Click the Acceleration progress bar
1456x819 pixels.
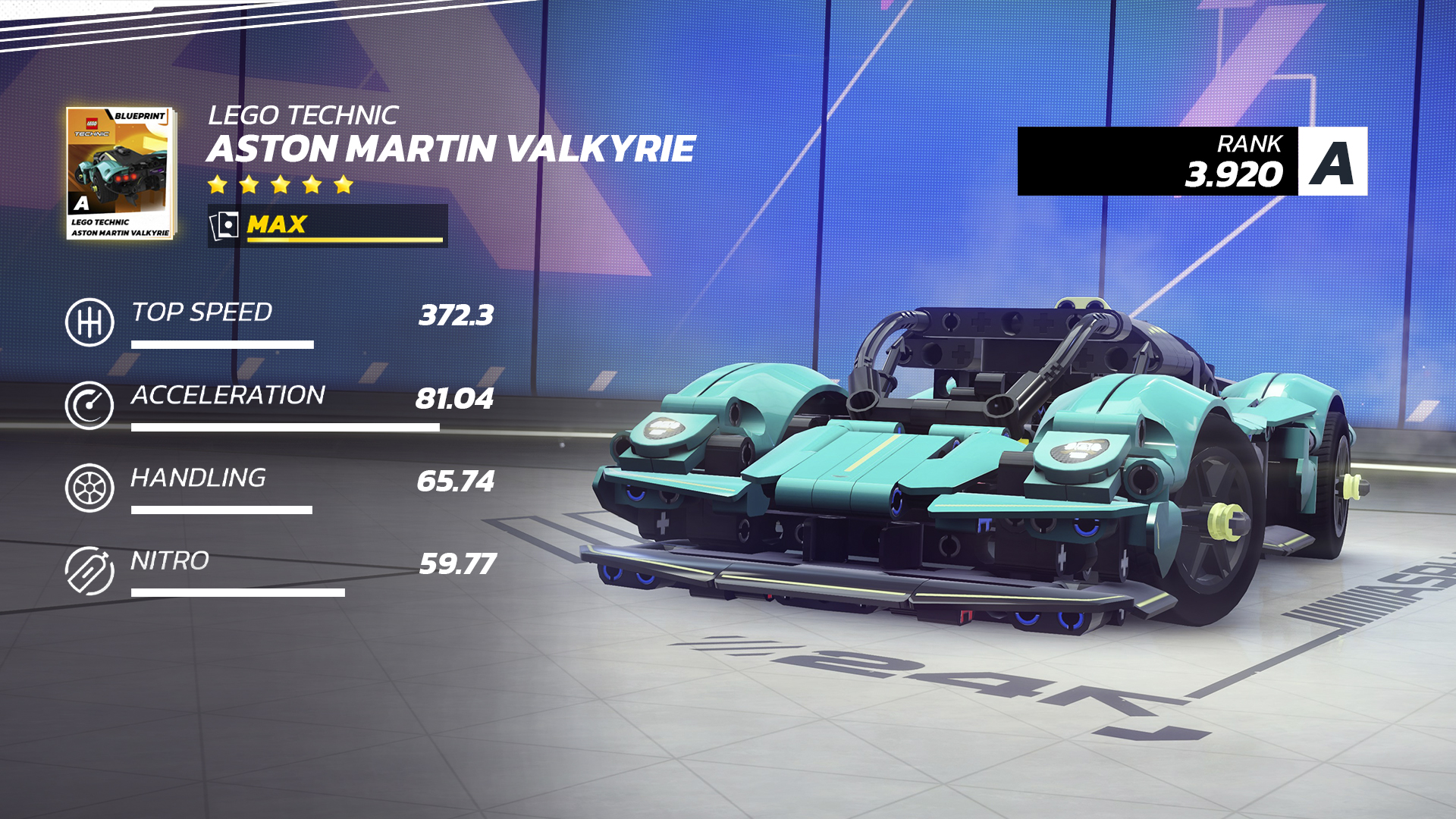tap(284, 428)
